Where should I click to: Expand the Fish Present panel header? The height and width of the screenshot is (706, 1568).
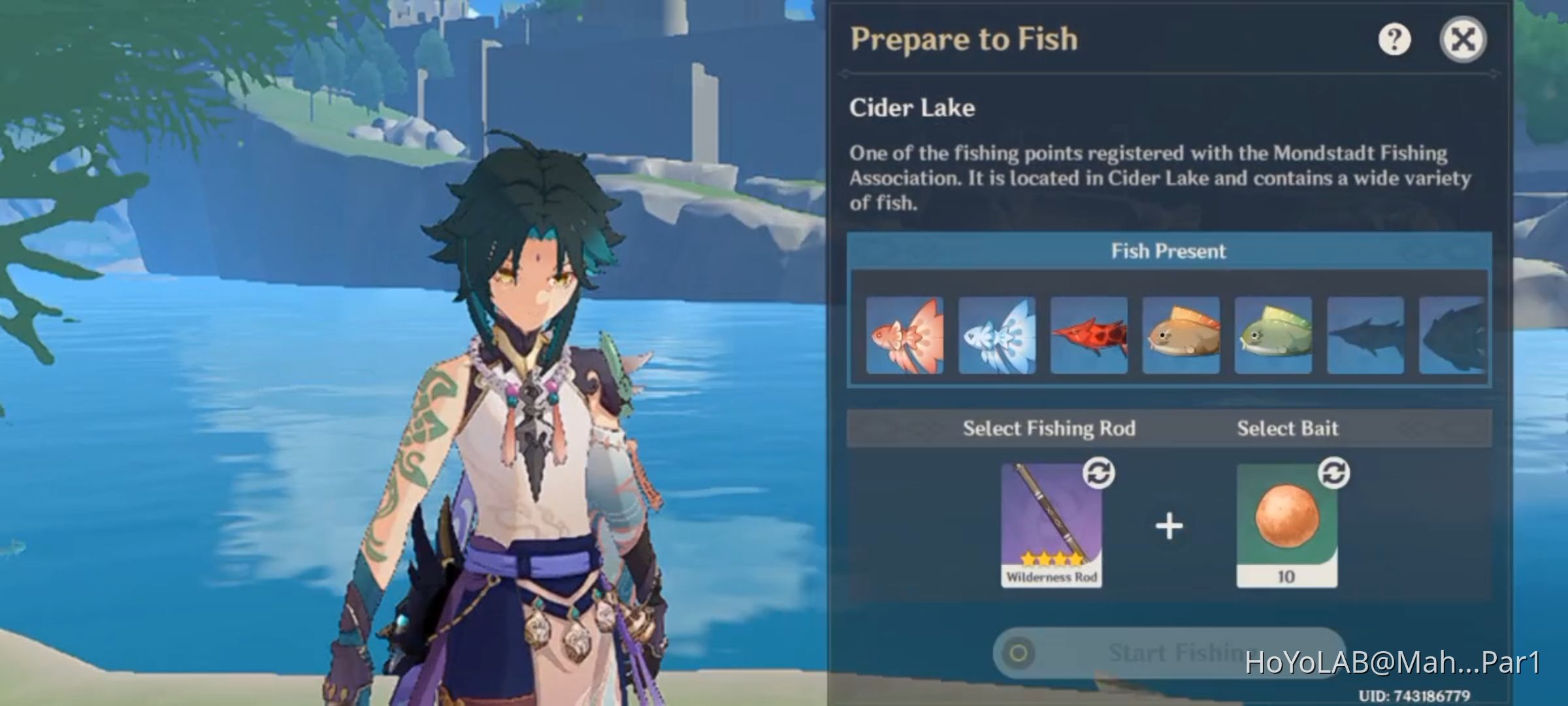pyautogui.click(x=1169, y=251)
